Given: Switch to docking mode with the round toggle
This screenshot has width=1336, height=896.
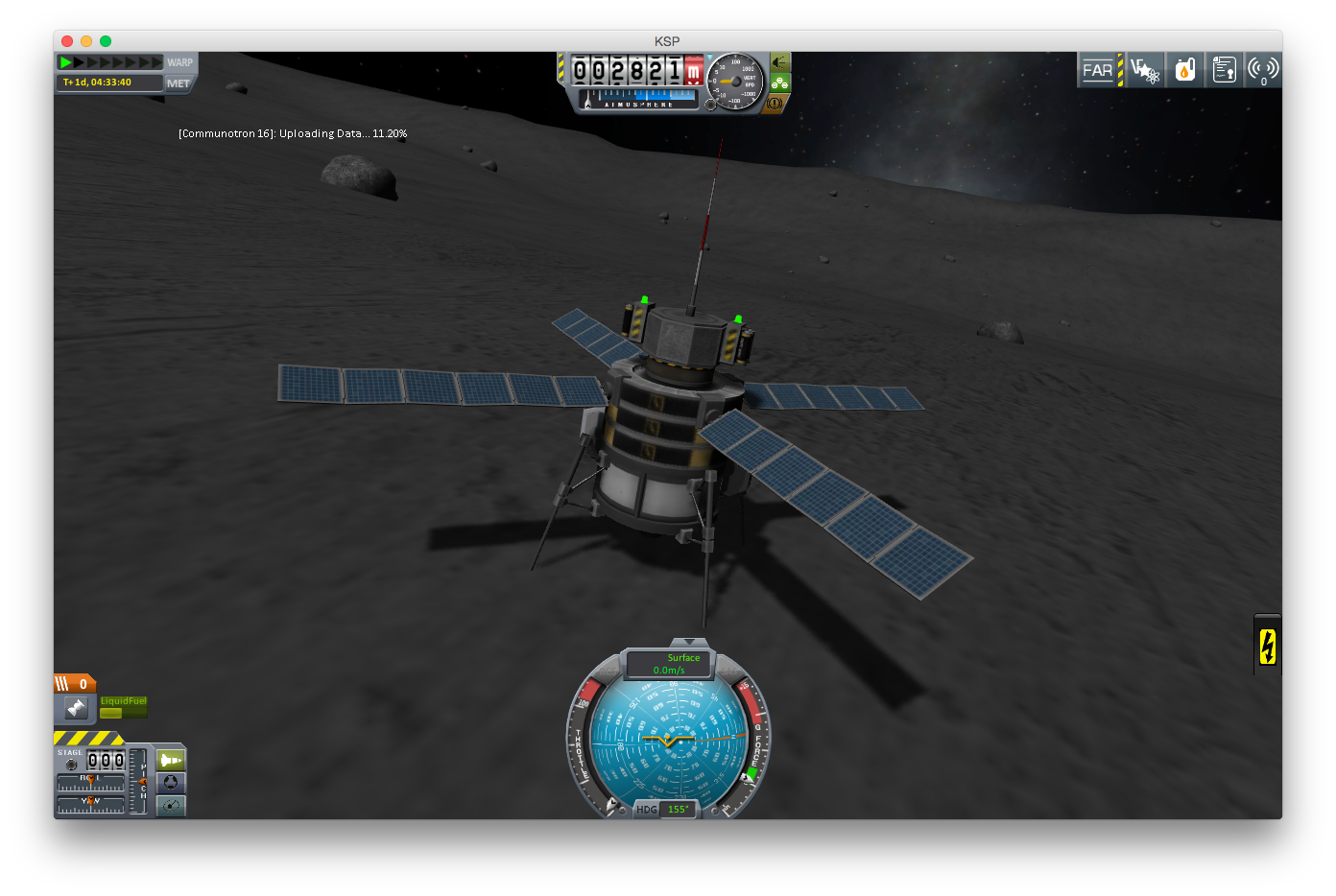Looking at the screenshot, I should (170, 783).
